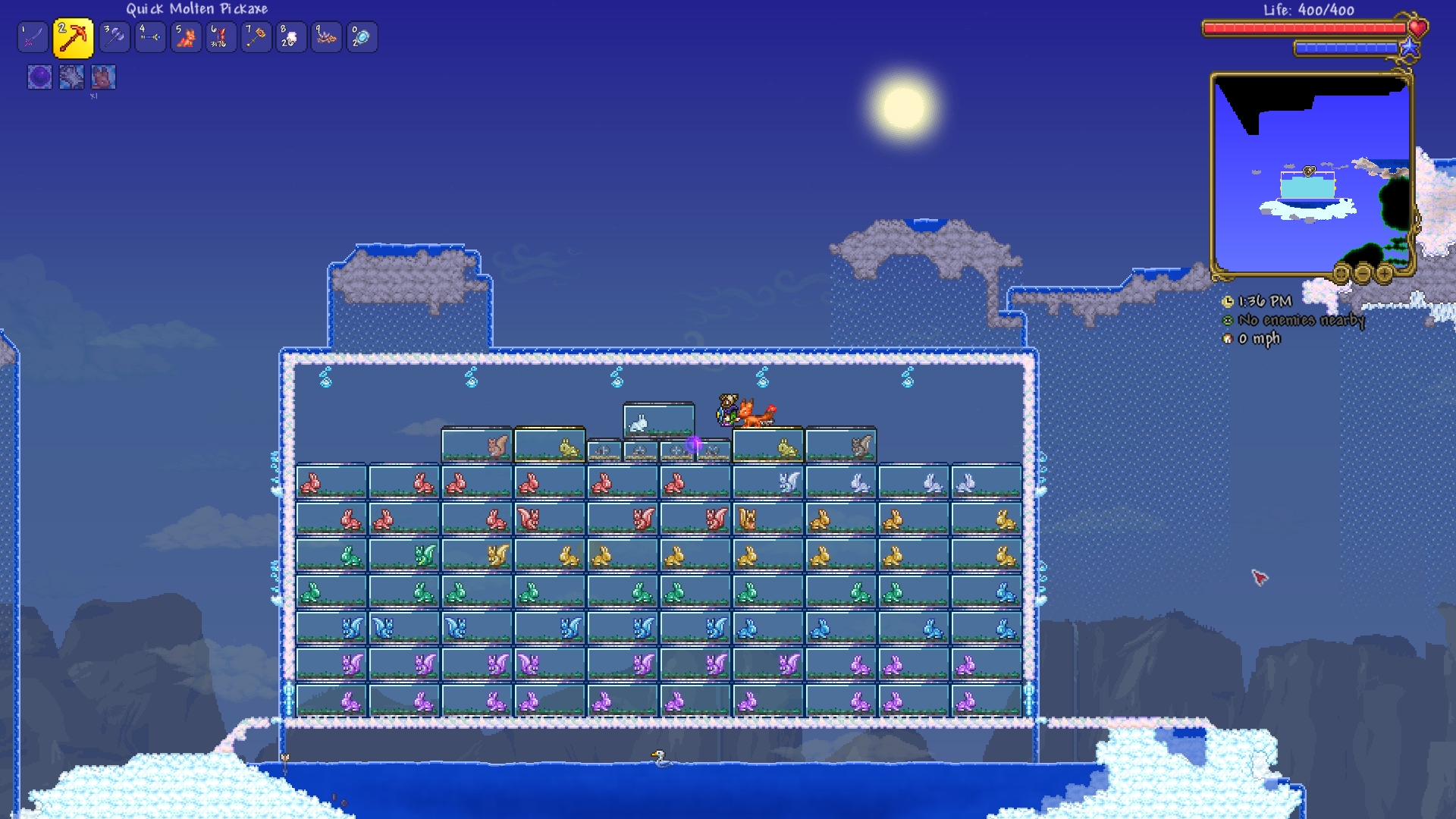The width and height of the screenshot is (1456, 819).
Task: Select the purple sword in hotbar slot 1
Action: click(33, 37)
